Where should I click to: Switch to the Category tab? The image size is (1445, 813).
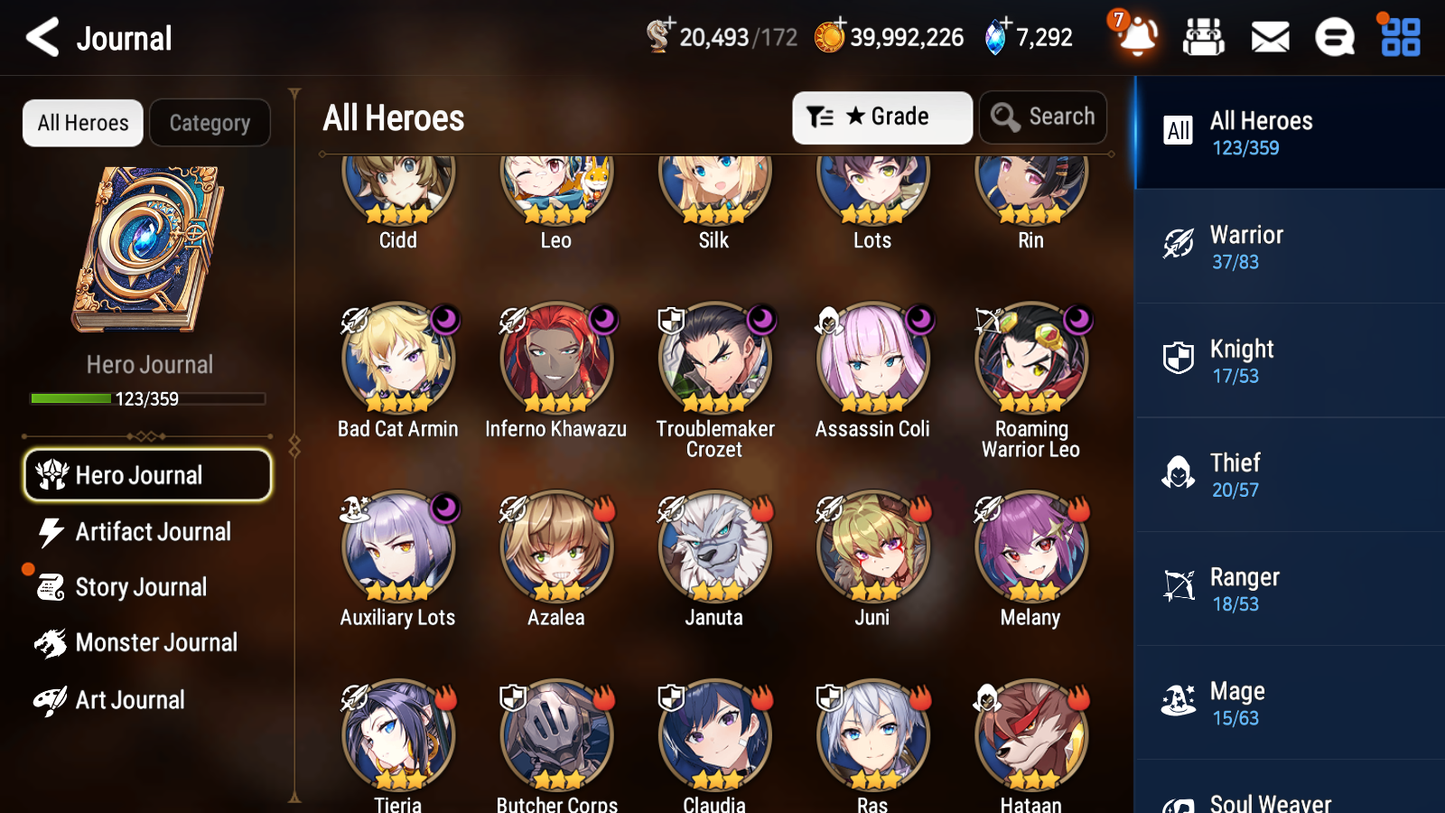click(210, 122)
